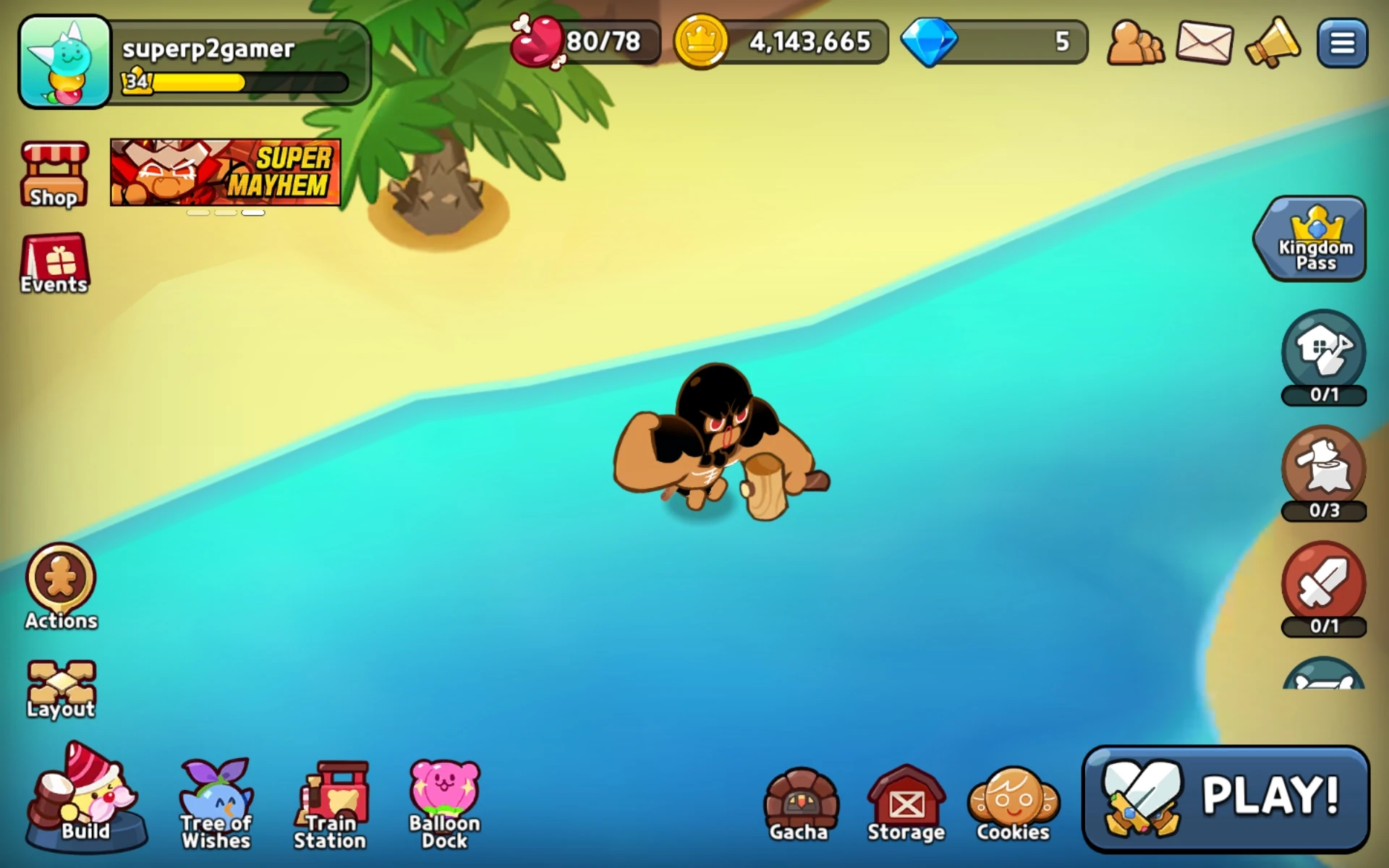Open the Super Mayhem event banner

click(x=225, y=171)
